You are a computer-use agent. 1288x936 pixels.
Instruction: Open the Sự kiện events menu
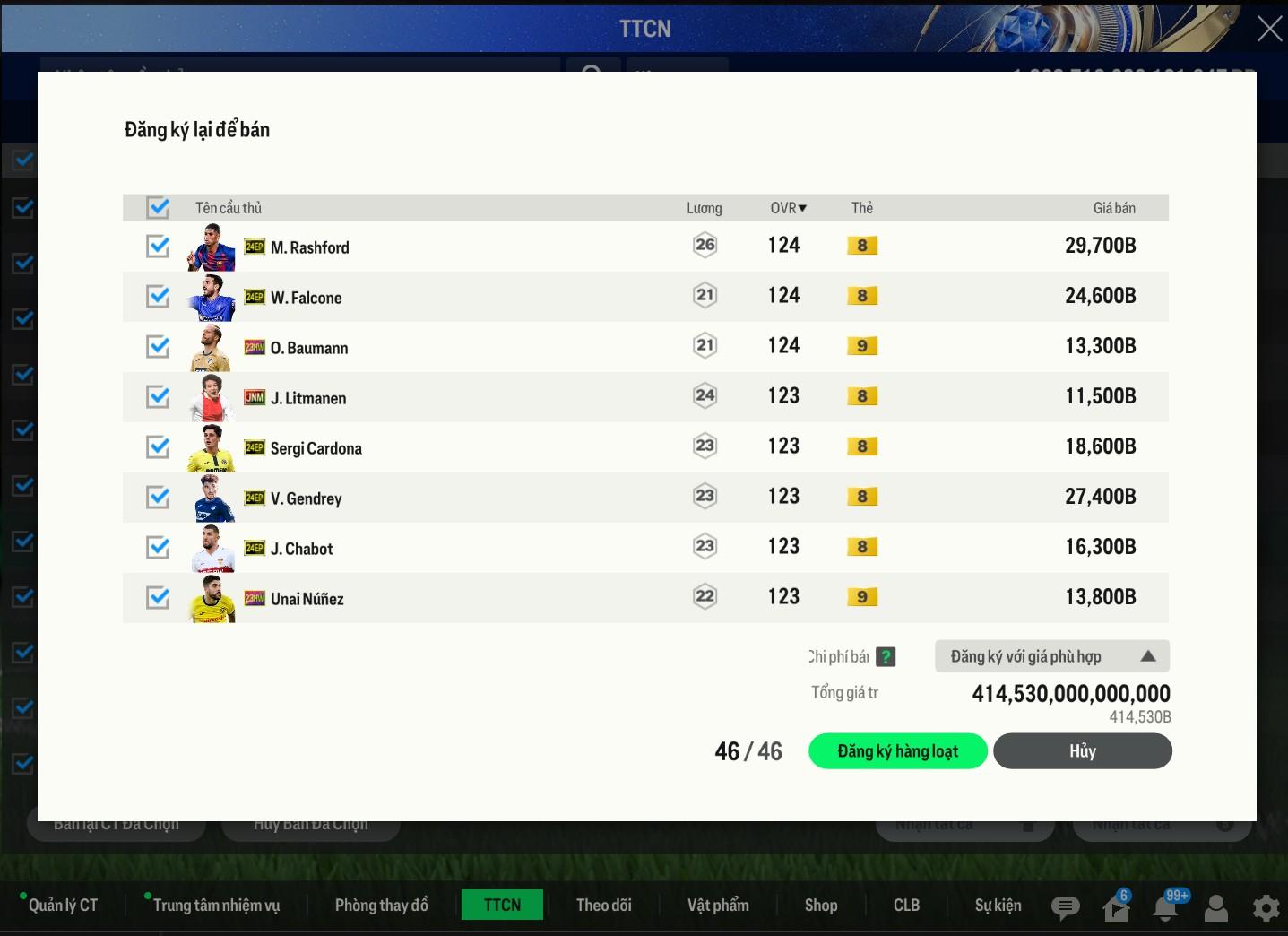point(998,906)
